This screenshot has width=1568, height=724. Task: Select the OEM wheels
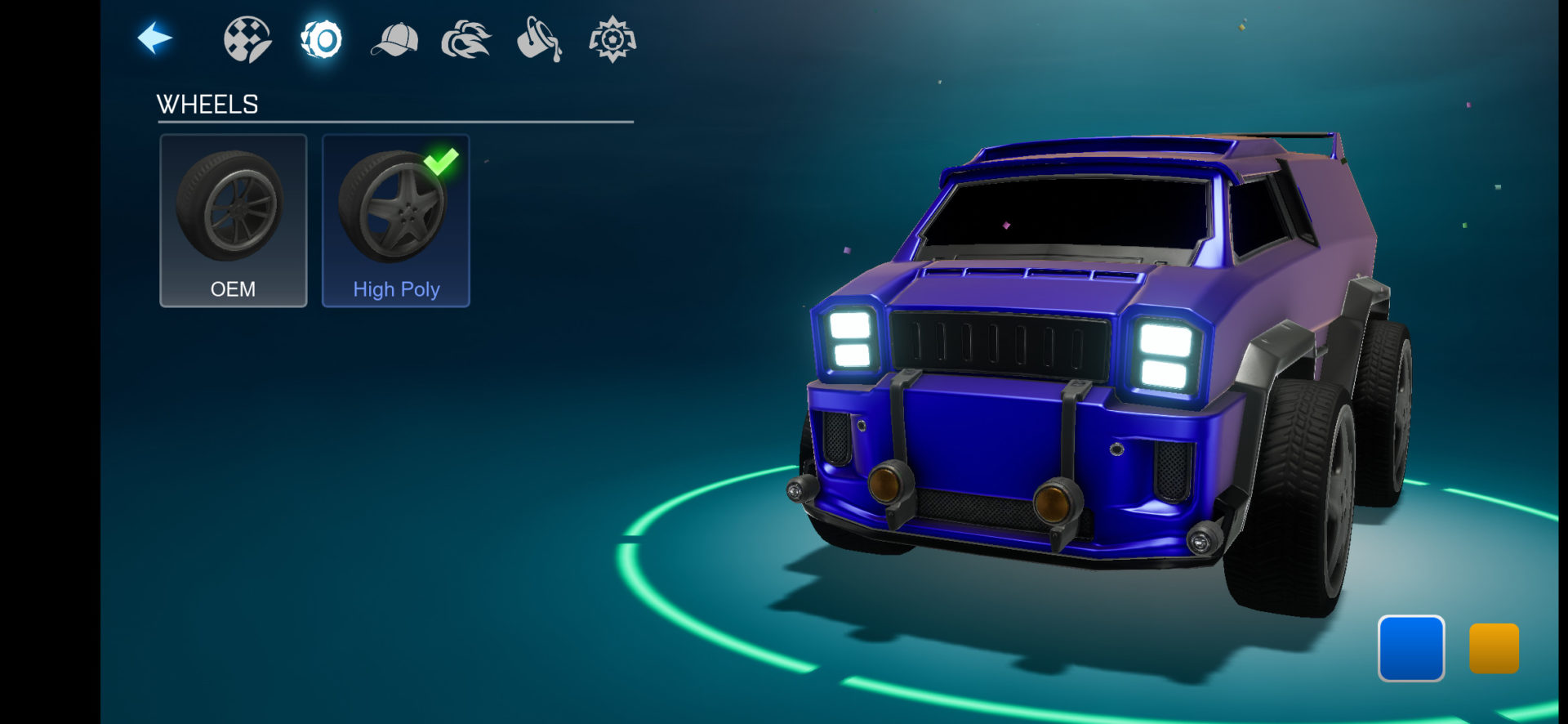[x=234, y=221]
